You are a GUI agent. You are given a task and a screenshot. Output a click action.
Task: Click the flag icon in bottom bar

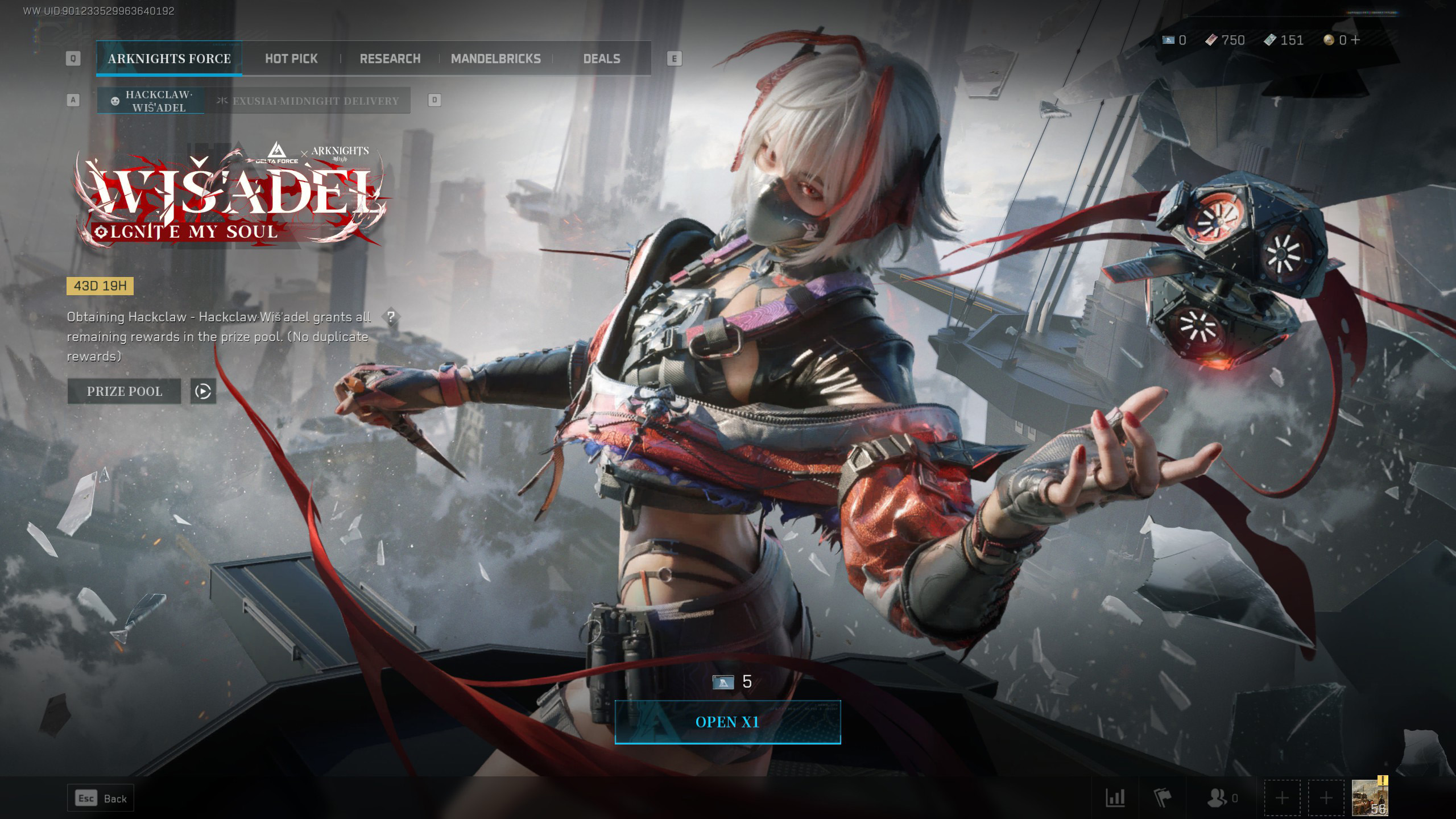pyautogui.click(x=1163, y=798)
